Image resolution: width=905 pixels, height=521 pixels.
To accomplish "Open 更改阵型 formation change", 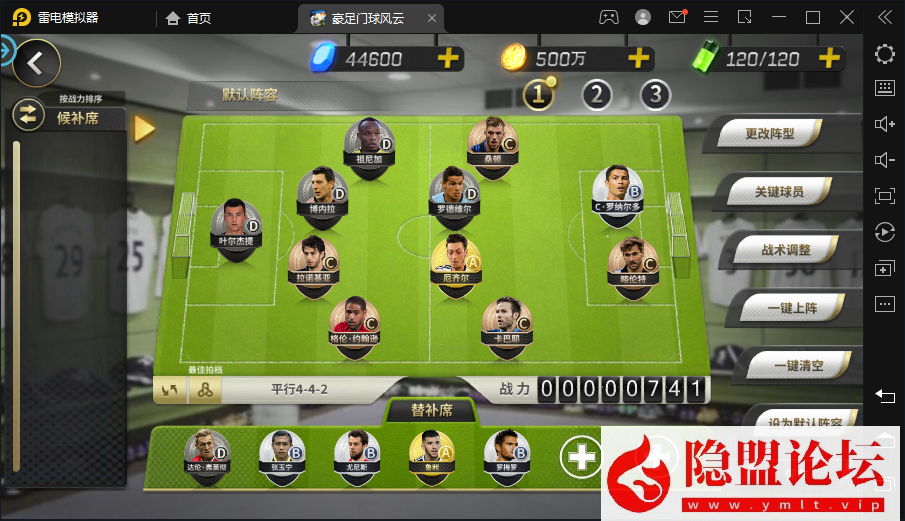I will click(768, 132).
